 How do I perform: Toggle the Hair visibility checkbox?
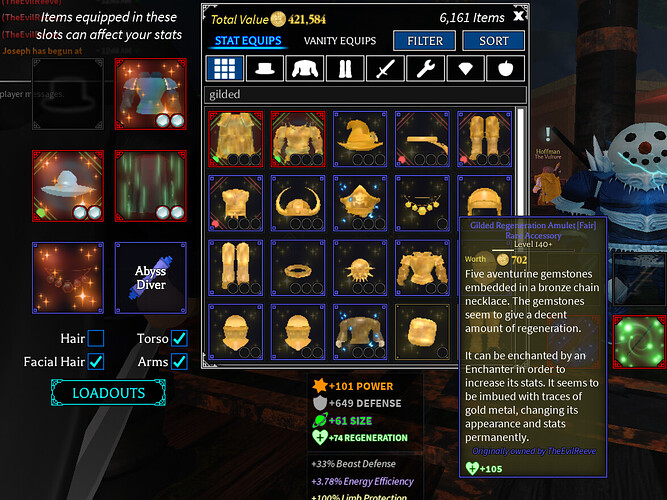[x=96, y=338]
